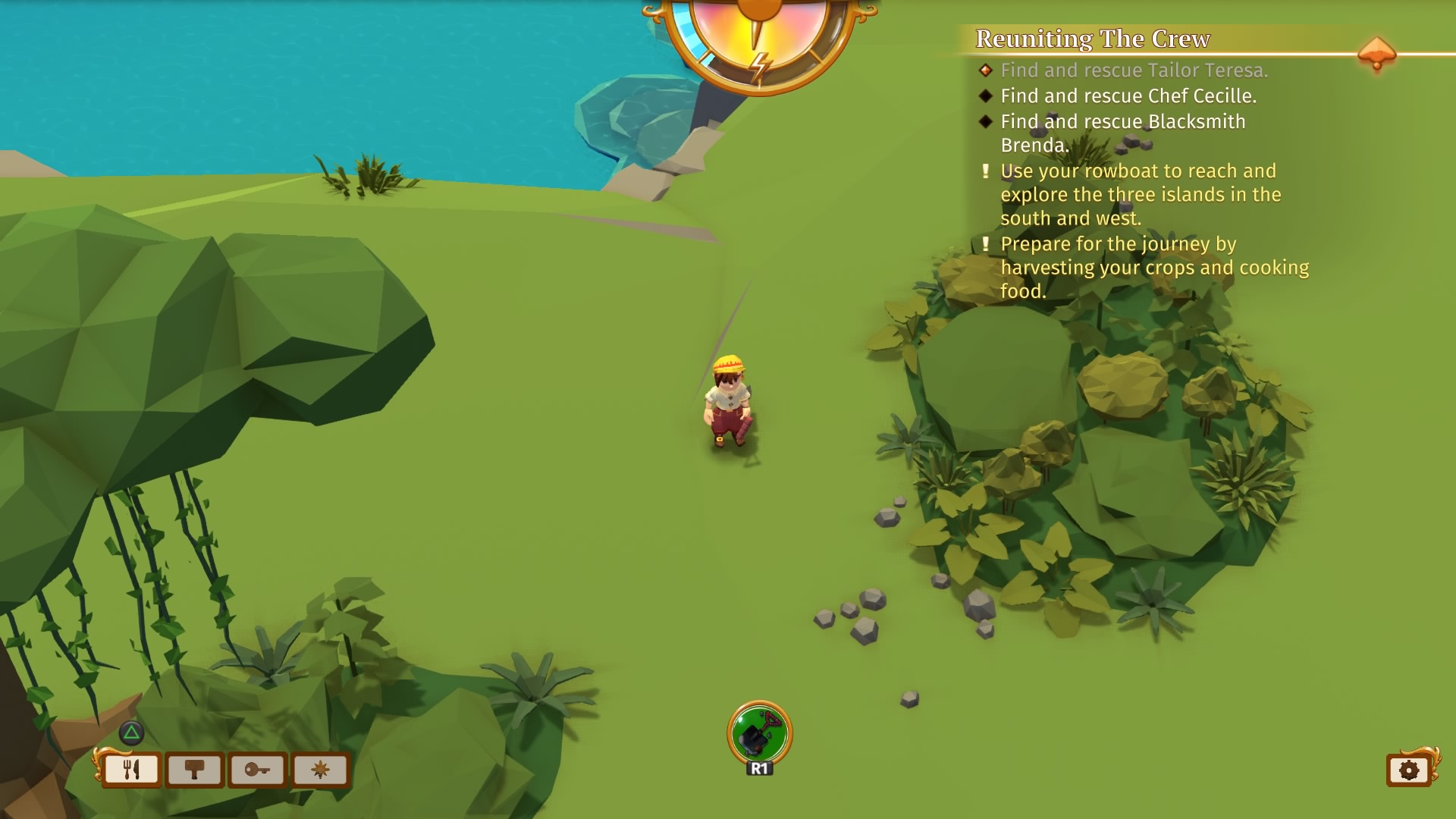This screenshot has height=819, width=1456.
Task: Select the food quests category icon
Action: click(130, 770)
